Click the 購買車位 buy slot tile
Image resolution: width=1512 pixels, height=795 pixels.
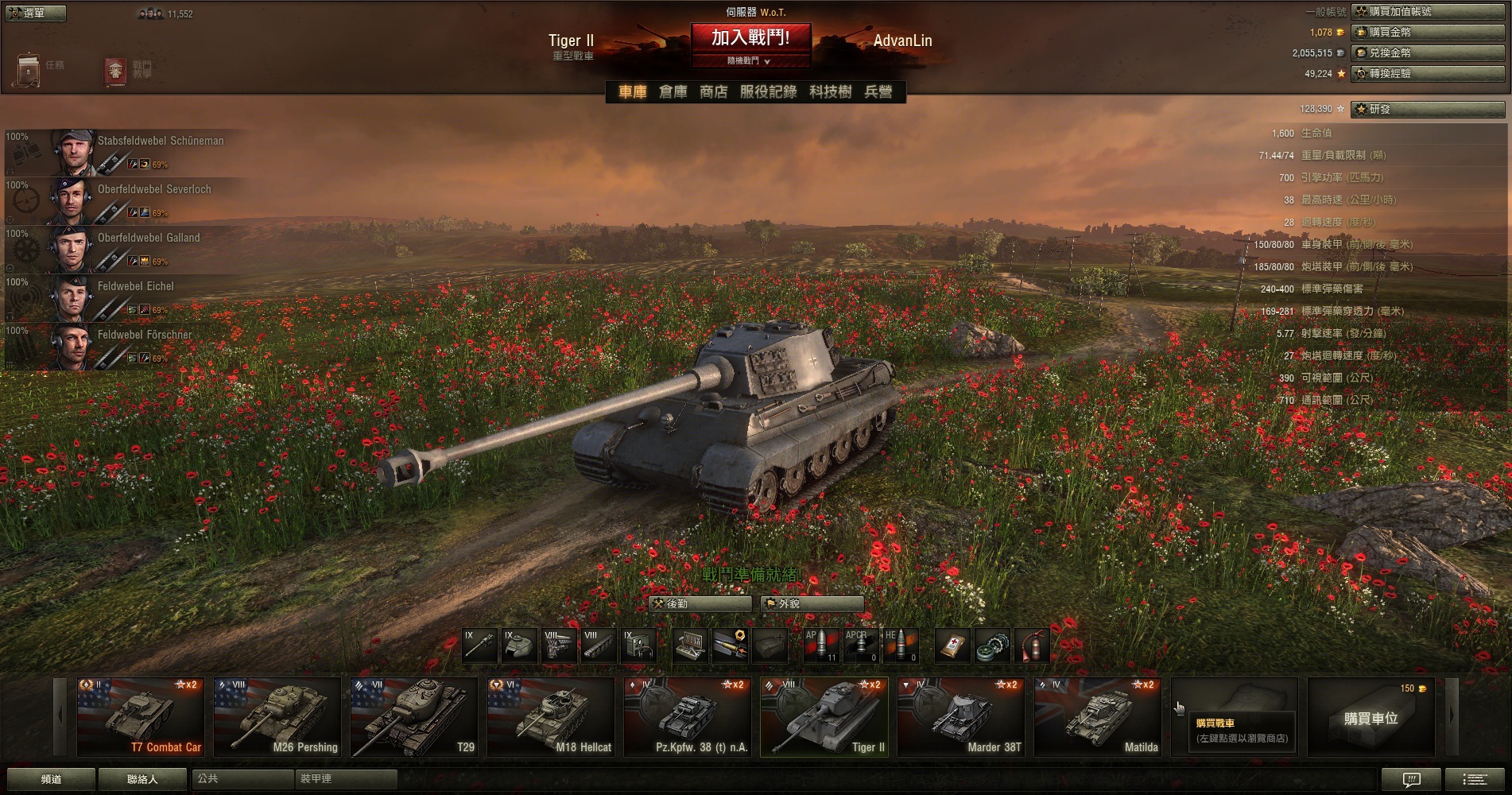(1370, 718)
